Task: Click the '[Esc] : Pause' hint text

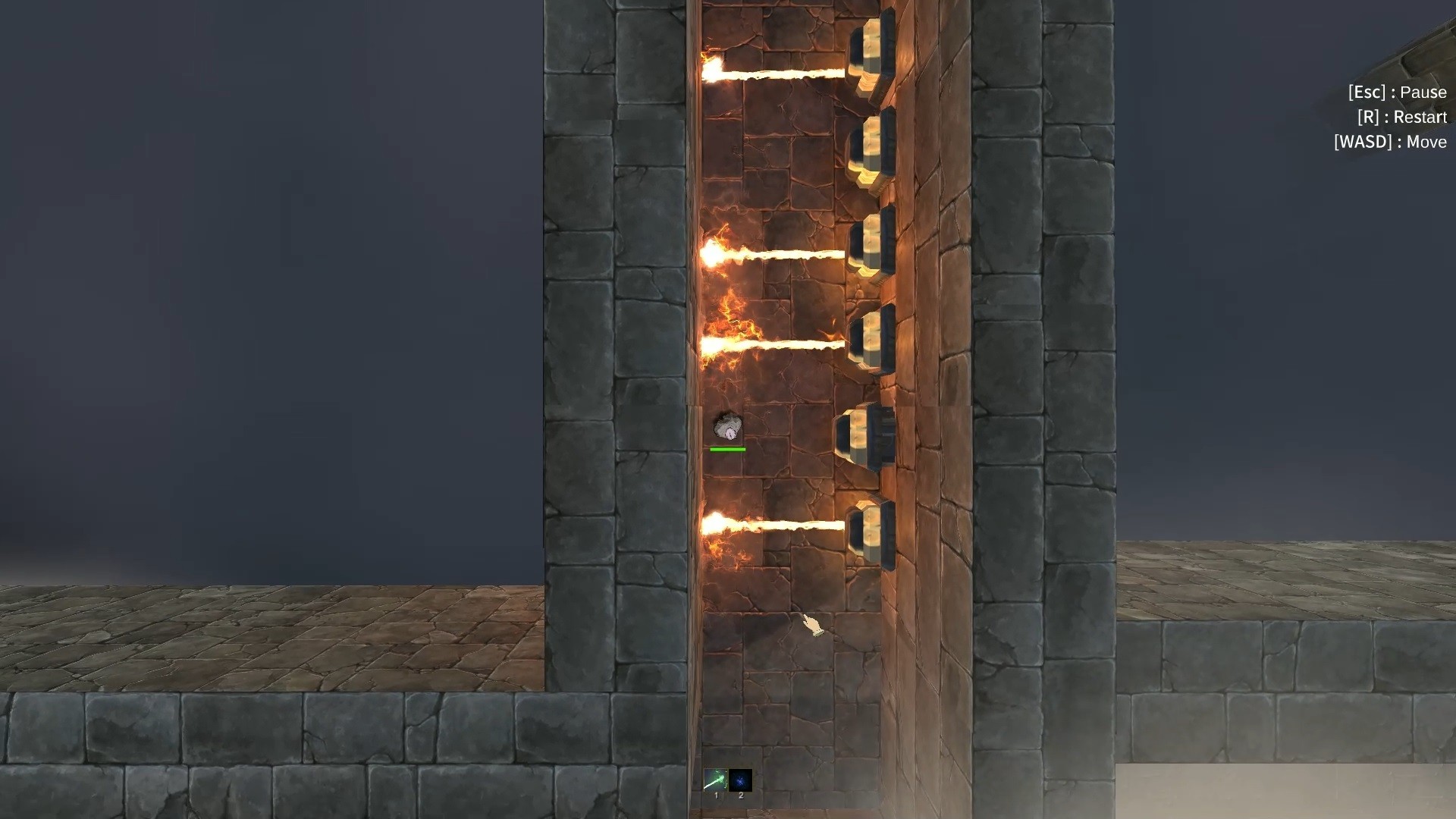Action: (x=1396, y=93)
